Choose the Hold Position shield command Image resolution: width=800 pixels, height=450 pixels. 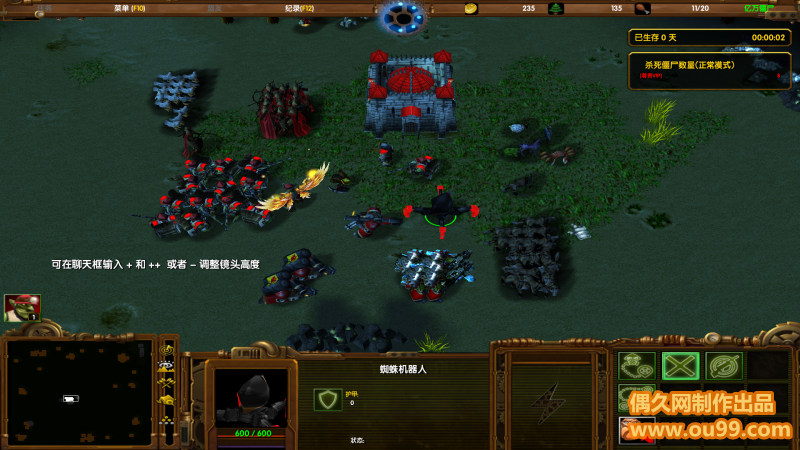click(x=724, y=366)
